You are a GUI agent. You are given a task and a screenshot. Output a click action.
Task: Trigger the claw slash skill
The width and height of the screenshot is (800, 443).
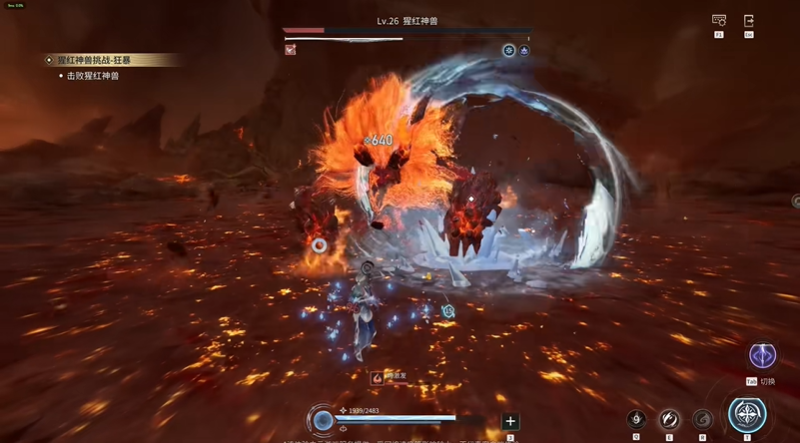669,419
